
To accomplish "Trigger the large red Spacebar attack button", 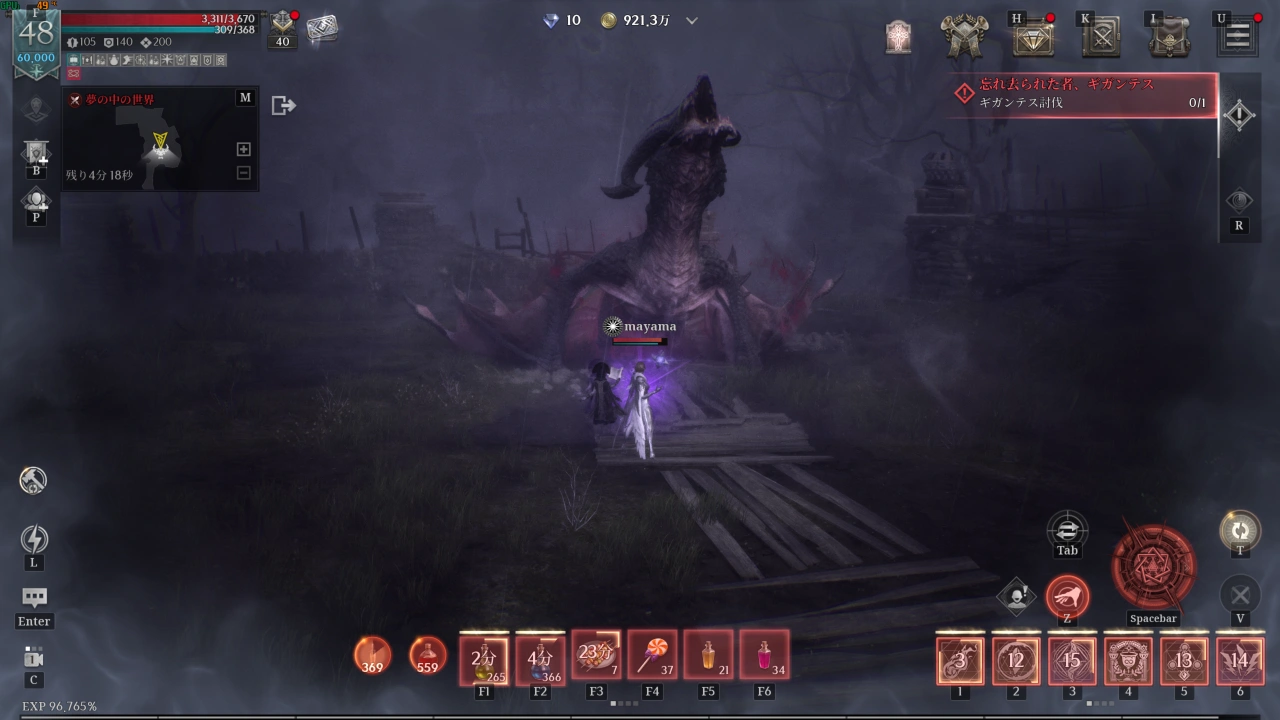I will point(1153,566).
